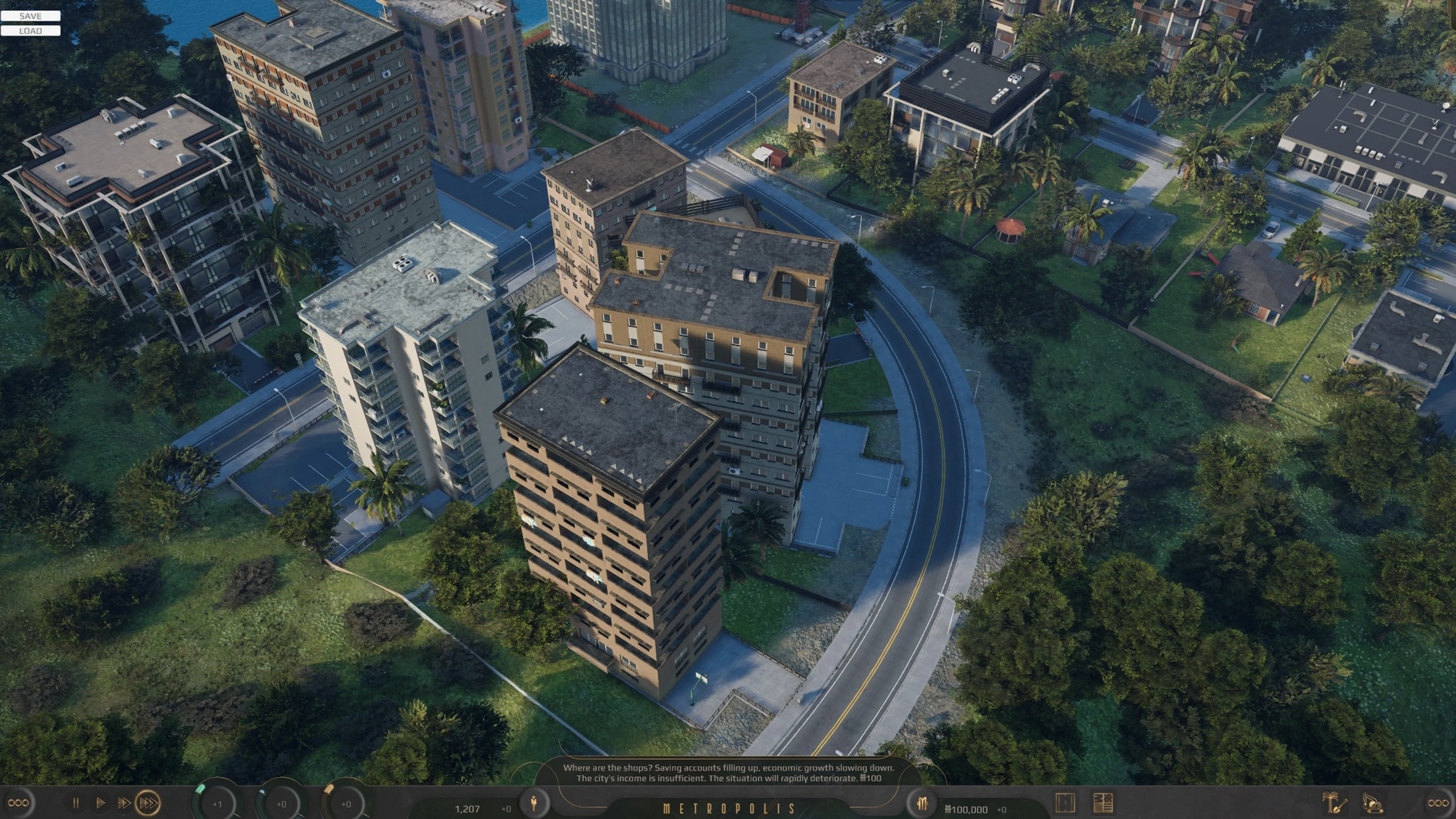Image resolution: width=1456 pixels, height=819 pixels.
Task: Select the zoning grid pattern tool
Action: (x=1103, y=803)
